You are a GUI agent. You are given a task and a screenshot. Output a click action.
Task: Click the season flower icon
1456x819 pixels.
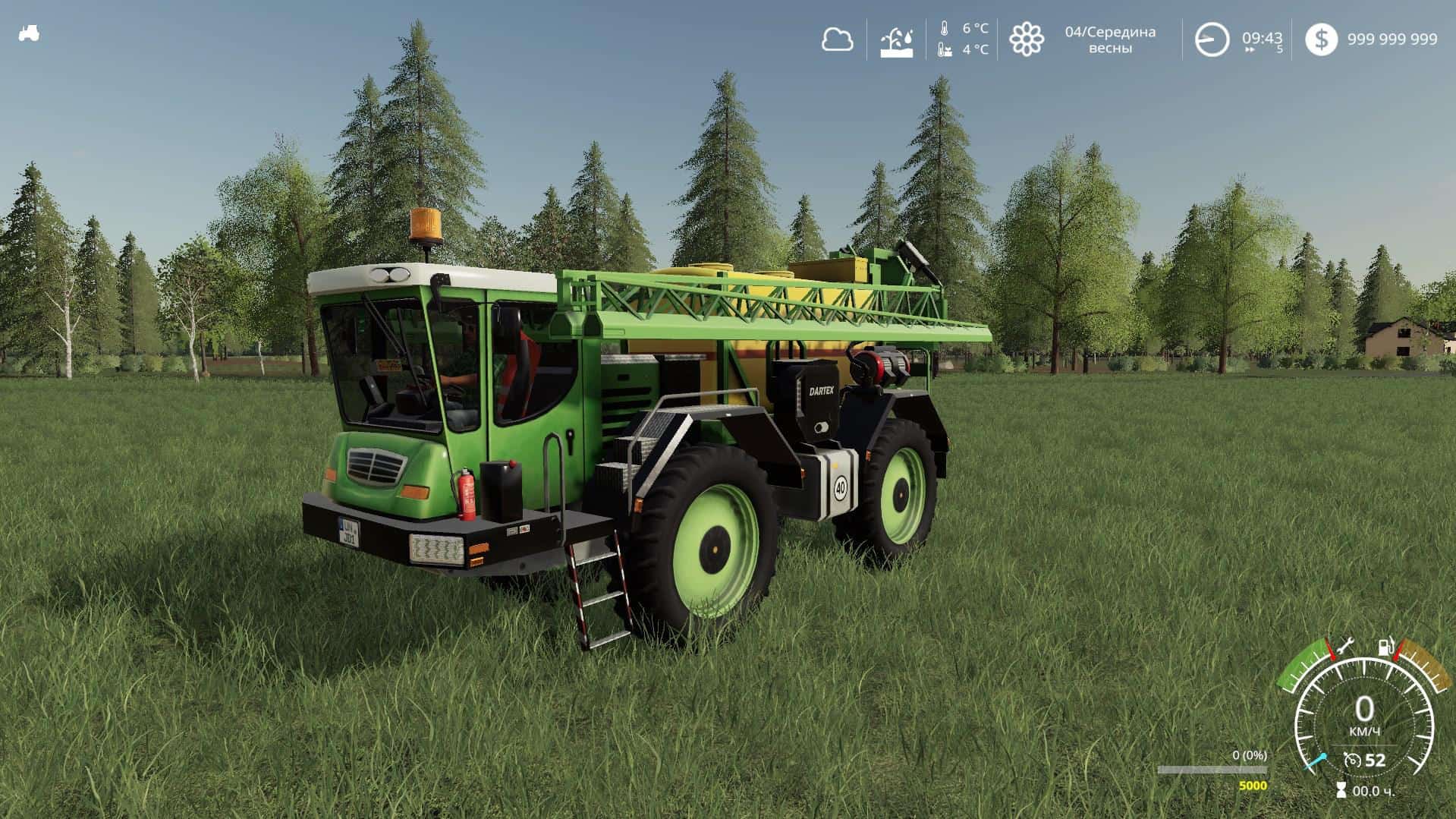click(1026, 39)
